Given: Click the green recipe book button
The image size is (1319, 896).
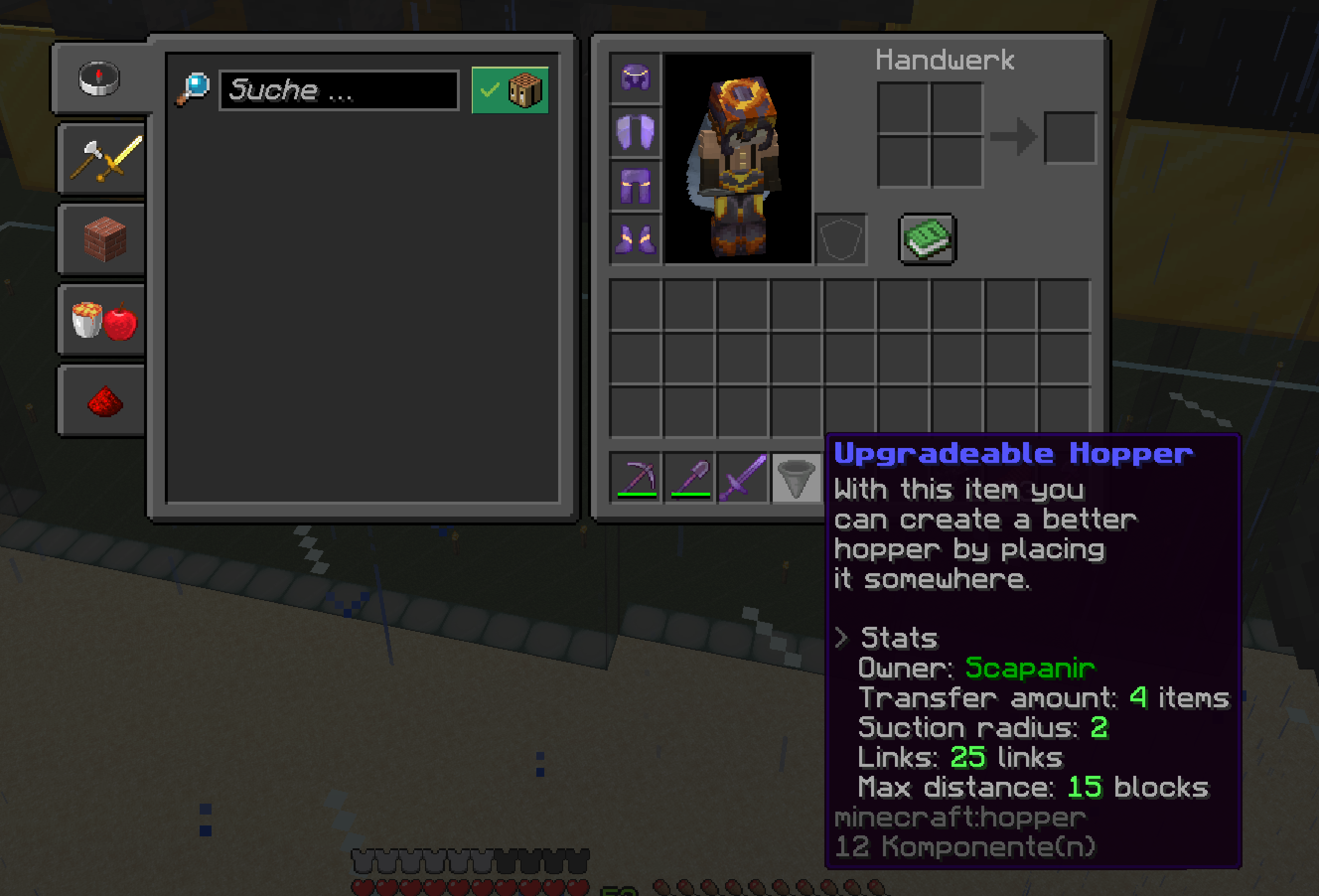Looking at the screenshot, I should pos(927,239).
